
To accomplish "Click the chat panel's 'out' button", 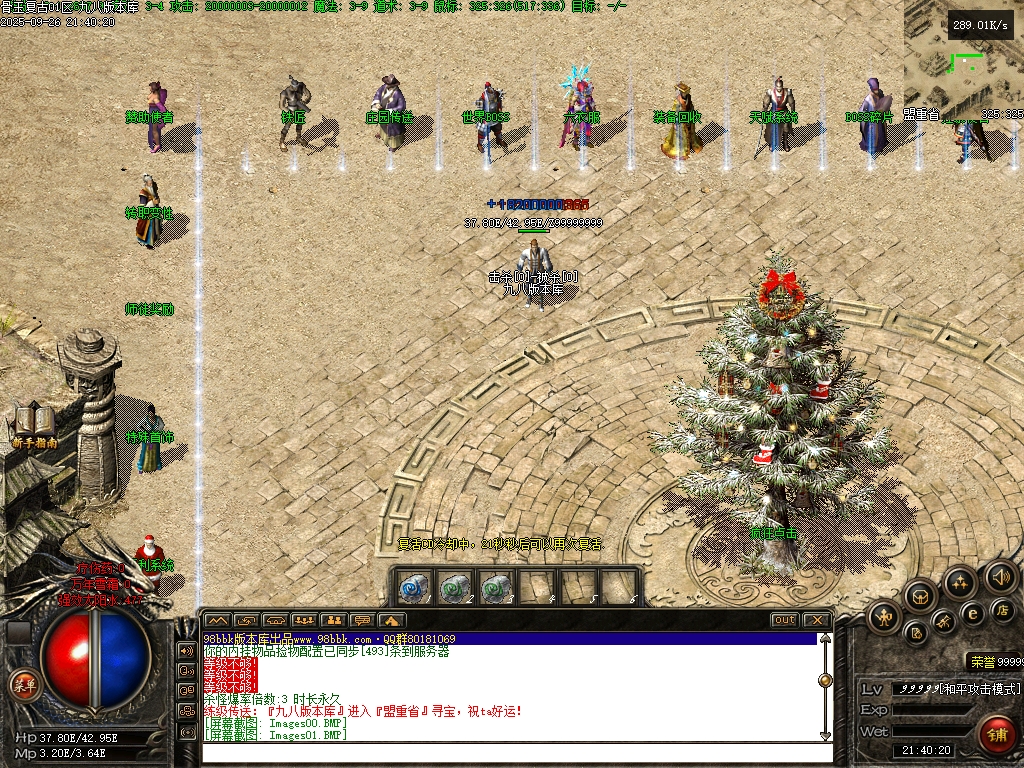I will click(x=785, y=620).
